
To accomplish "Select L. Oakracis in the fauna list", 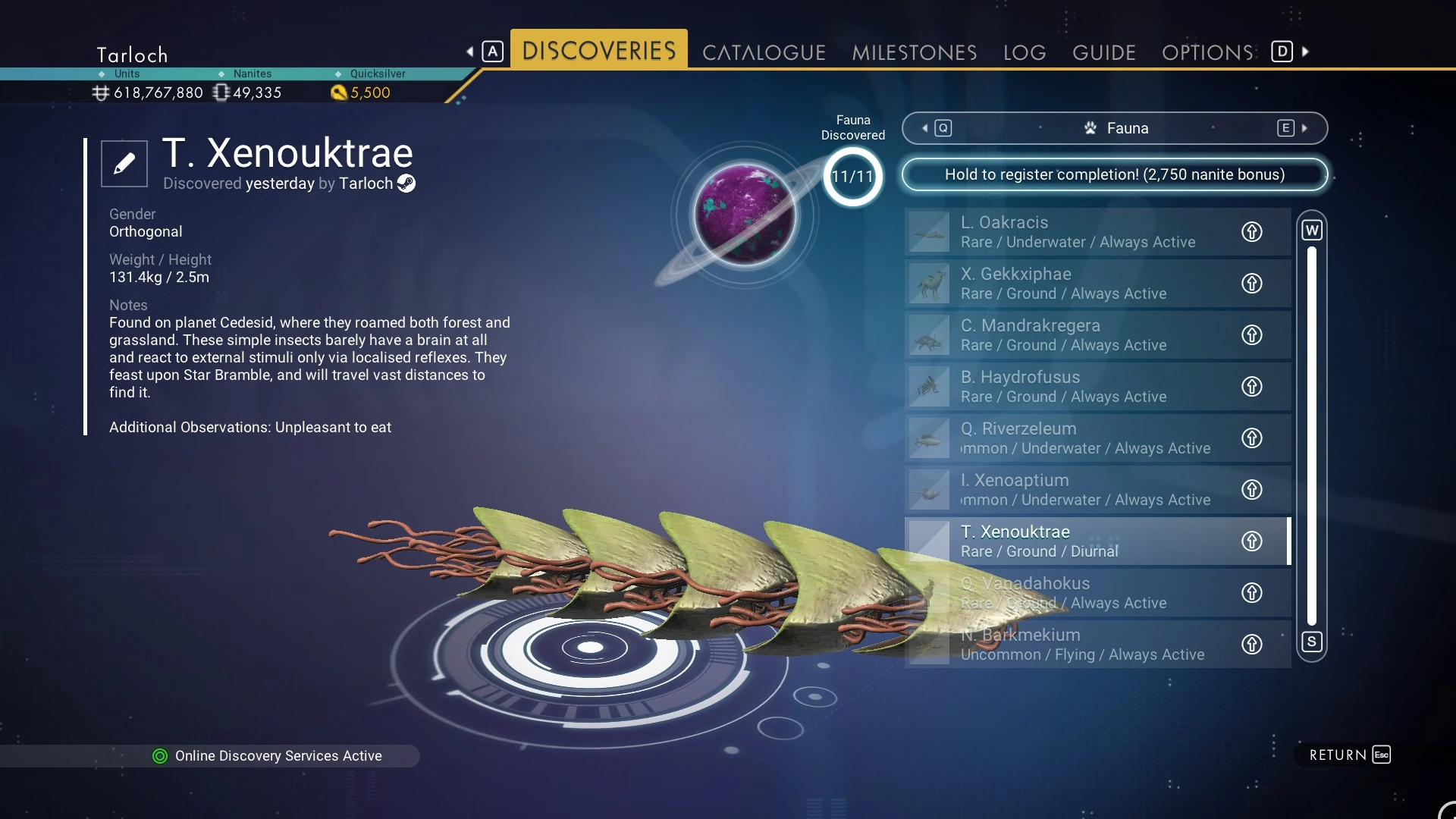I will pos(1077,231).
